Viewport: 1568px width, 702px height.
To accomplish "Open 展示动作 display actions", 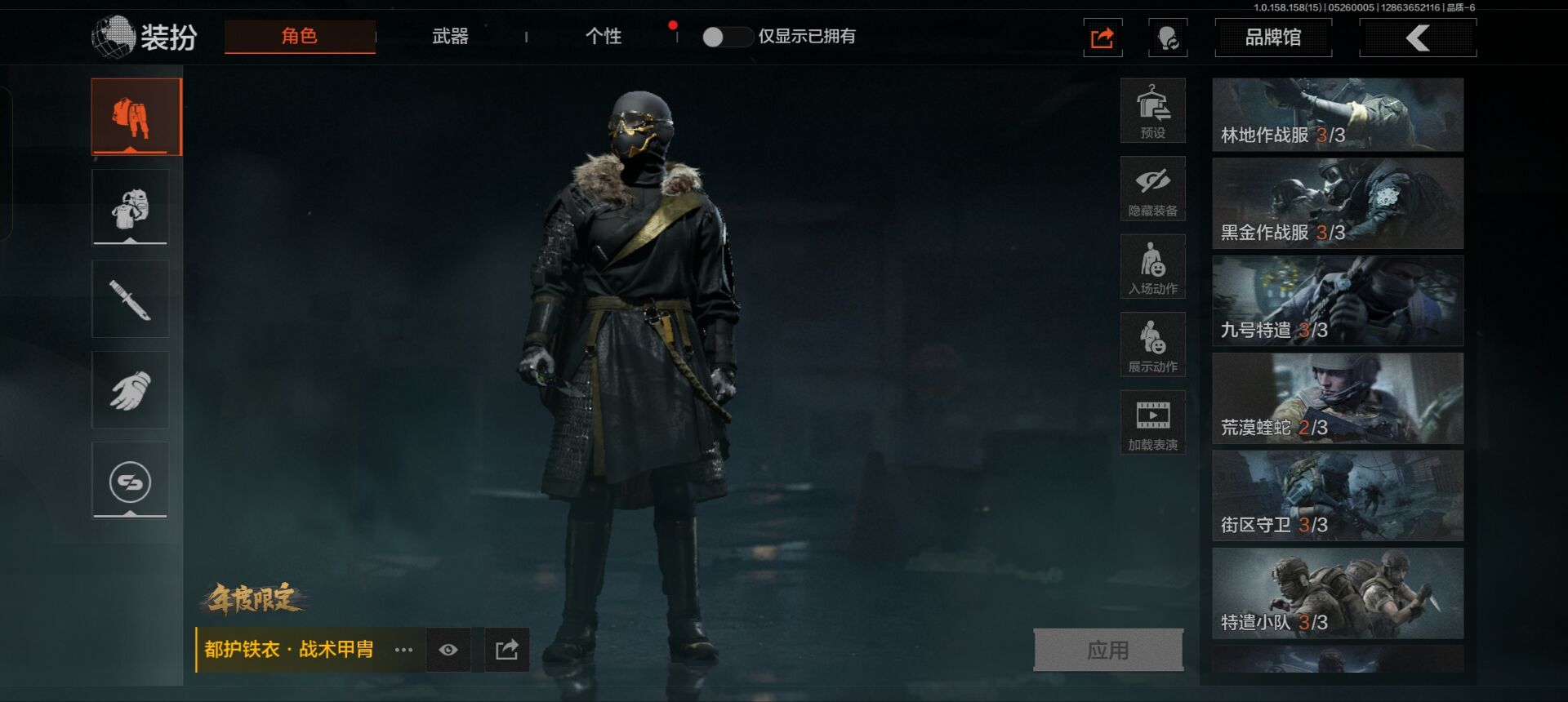I will click(1152, 344).
